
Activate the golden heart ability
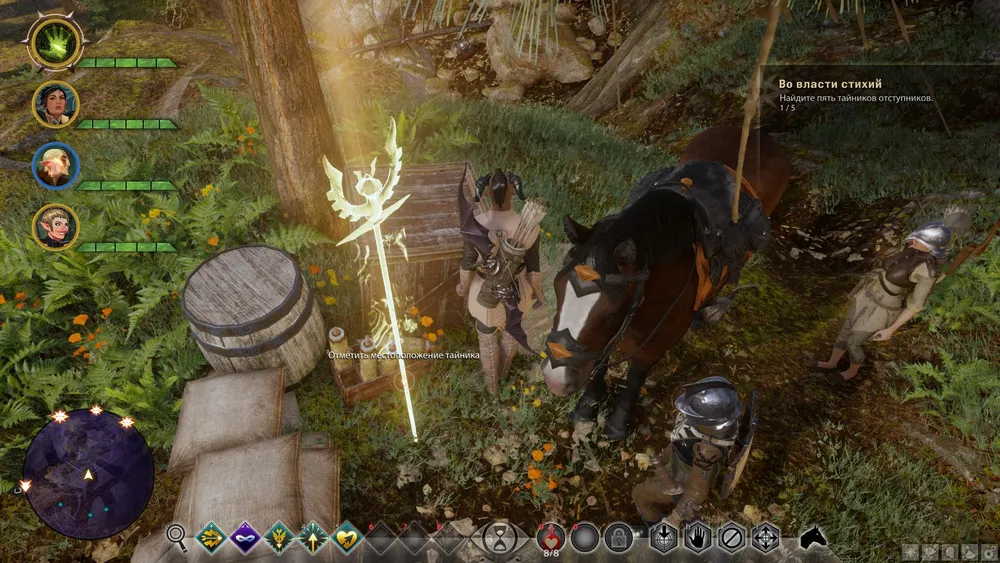[347, 538]
